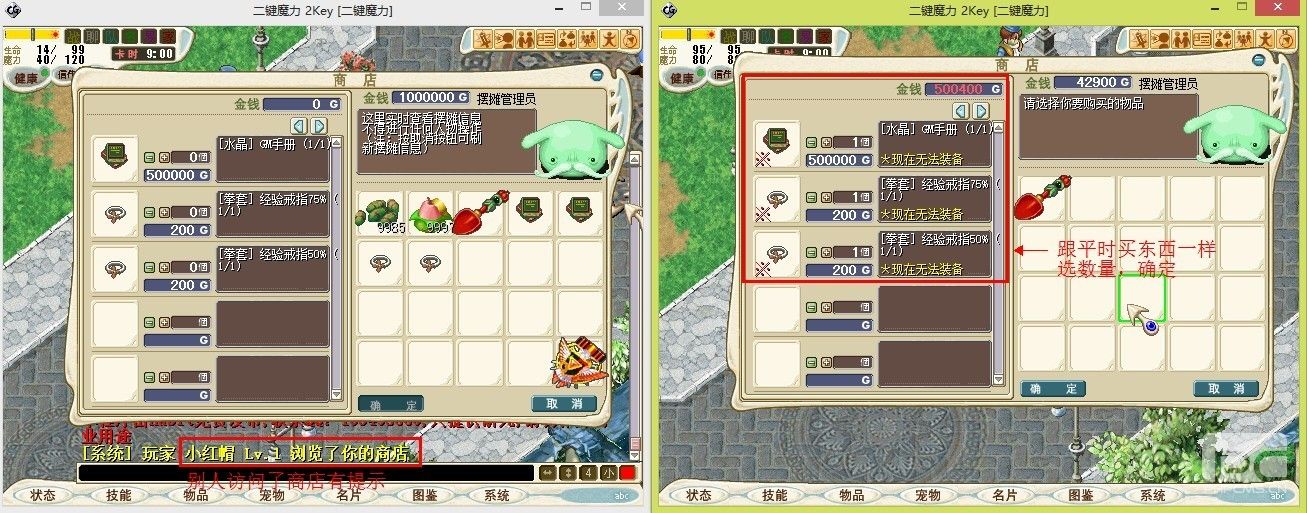Viewport: 1307px width, 513px height.
Task: Cancel the purchase in the right game window
Action: coord(1225,389)
